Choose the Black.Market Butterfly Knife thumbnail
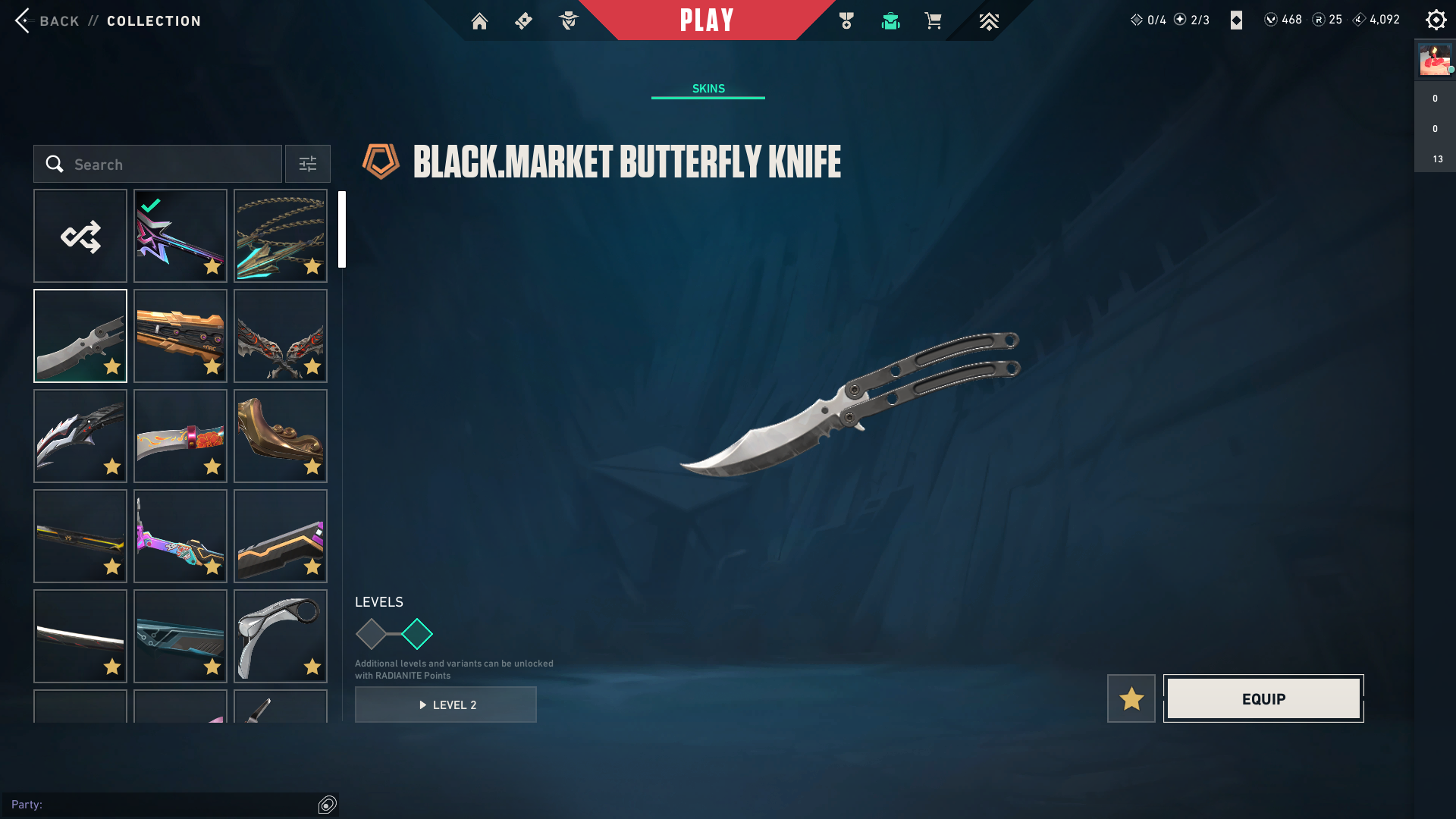Image resolution: width=1456 pixels, height=819 pixels. tap(80, 336)
